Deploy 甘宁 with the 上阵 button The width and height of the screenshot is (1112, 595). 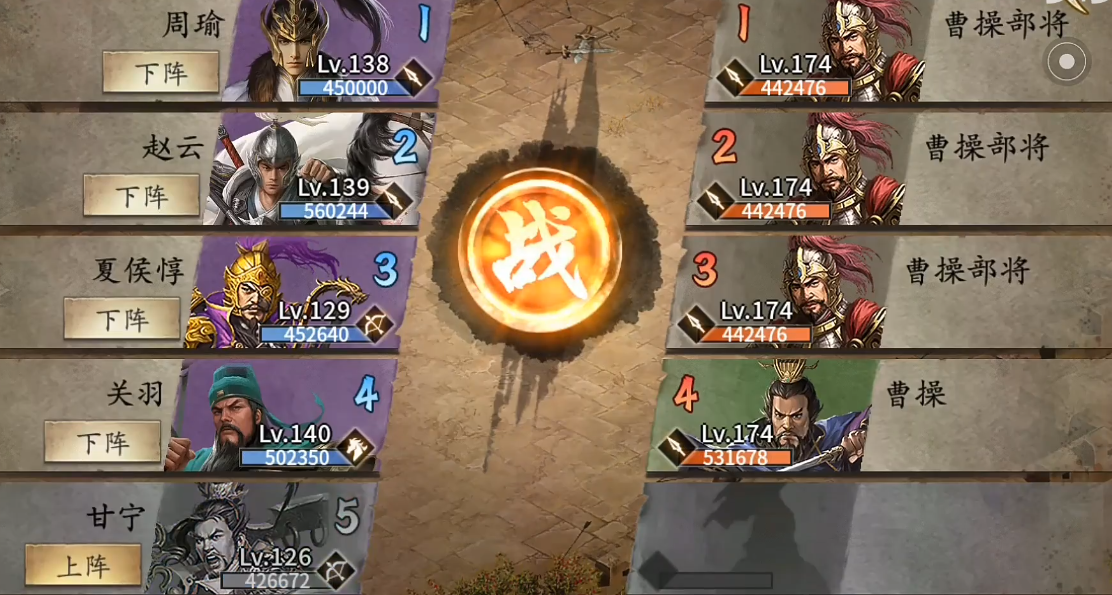point(83,565)
